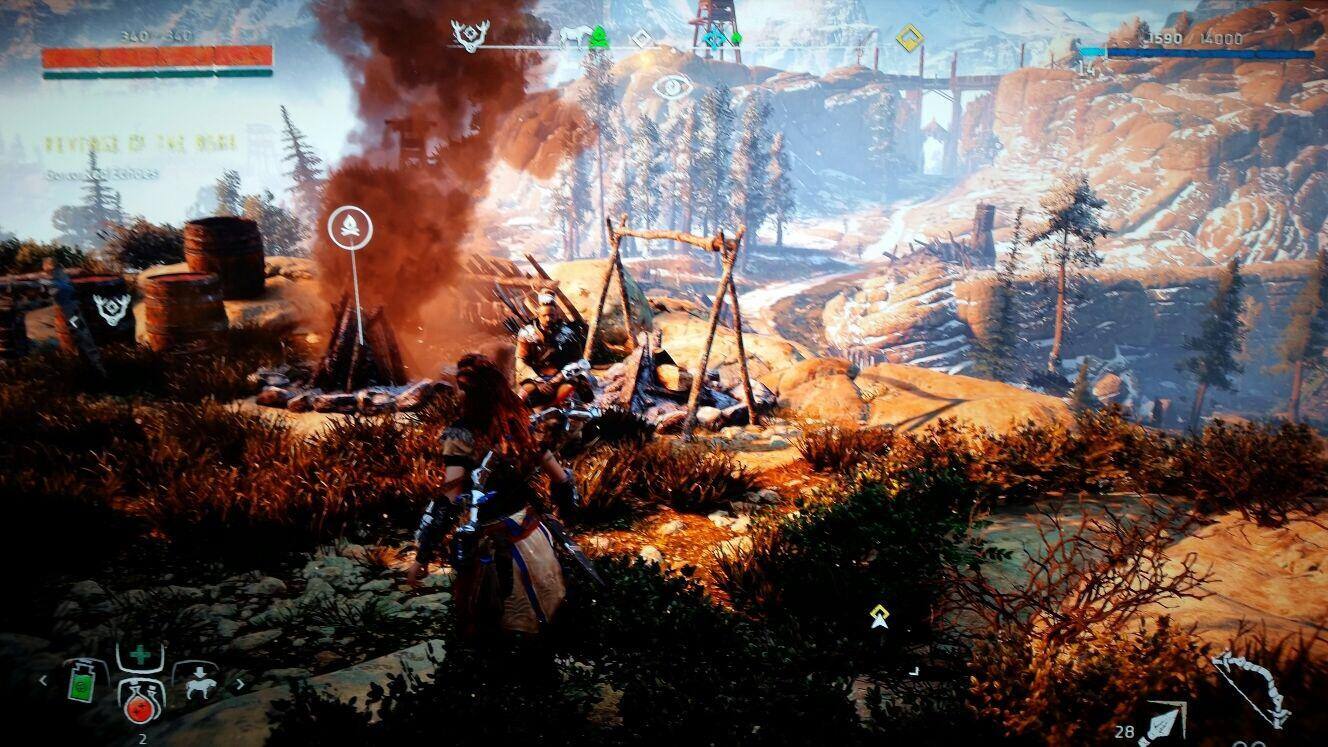Image resolution: width=1328 pixels, height=747 pixels.
Task: Choose the arrowhead ammo type icon
Action: [x=1163, y=724]
